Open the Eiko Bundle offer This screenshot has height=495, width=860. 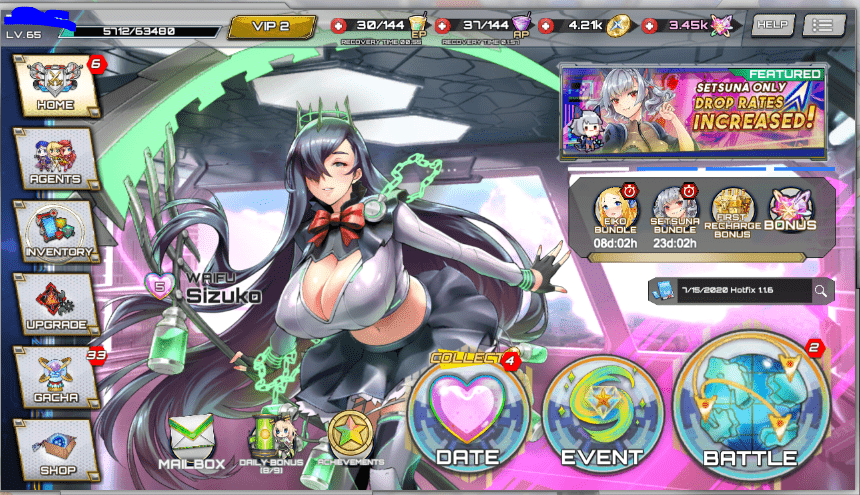[616, 216]
